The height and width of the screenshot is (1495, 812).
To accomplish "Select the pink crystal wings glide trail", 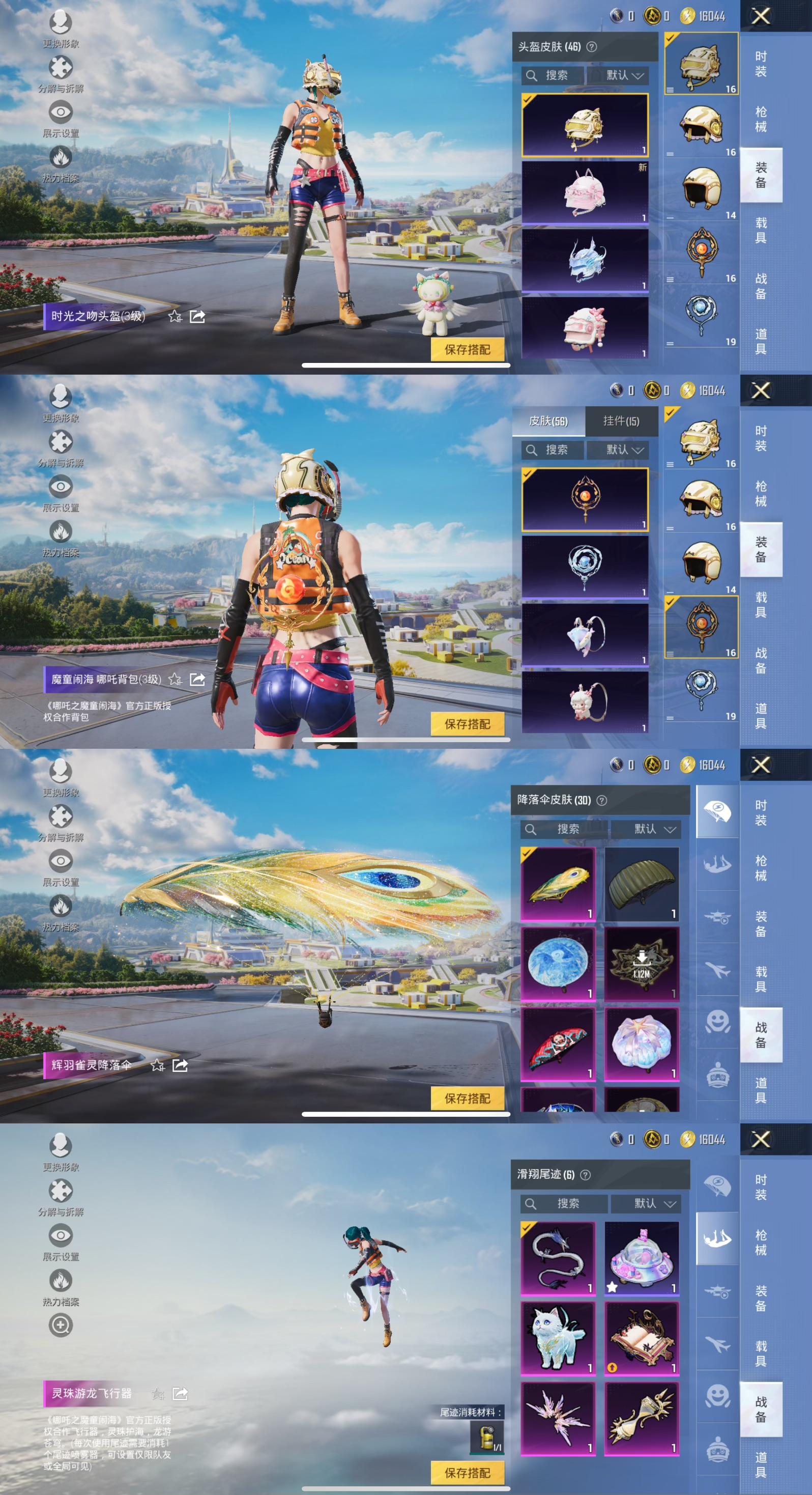I will 558,1419.
